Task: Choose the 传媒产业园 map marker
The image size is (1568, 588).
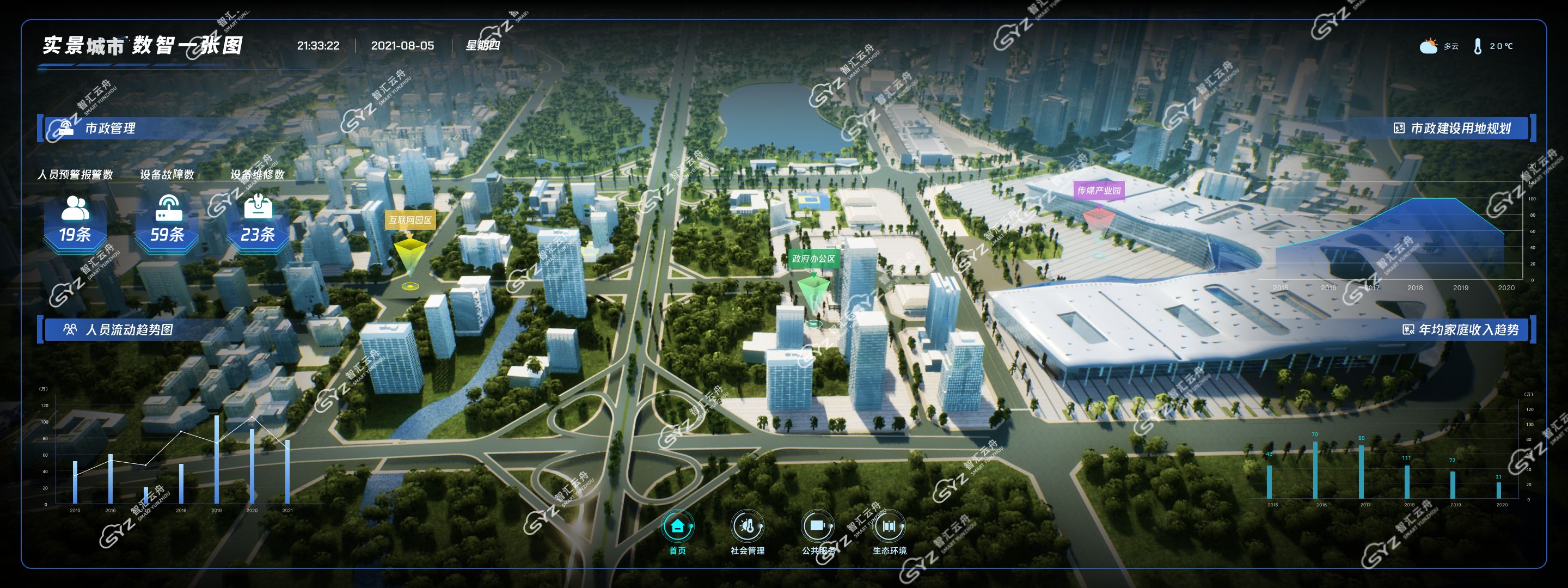Action: [1099, 191]
